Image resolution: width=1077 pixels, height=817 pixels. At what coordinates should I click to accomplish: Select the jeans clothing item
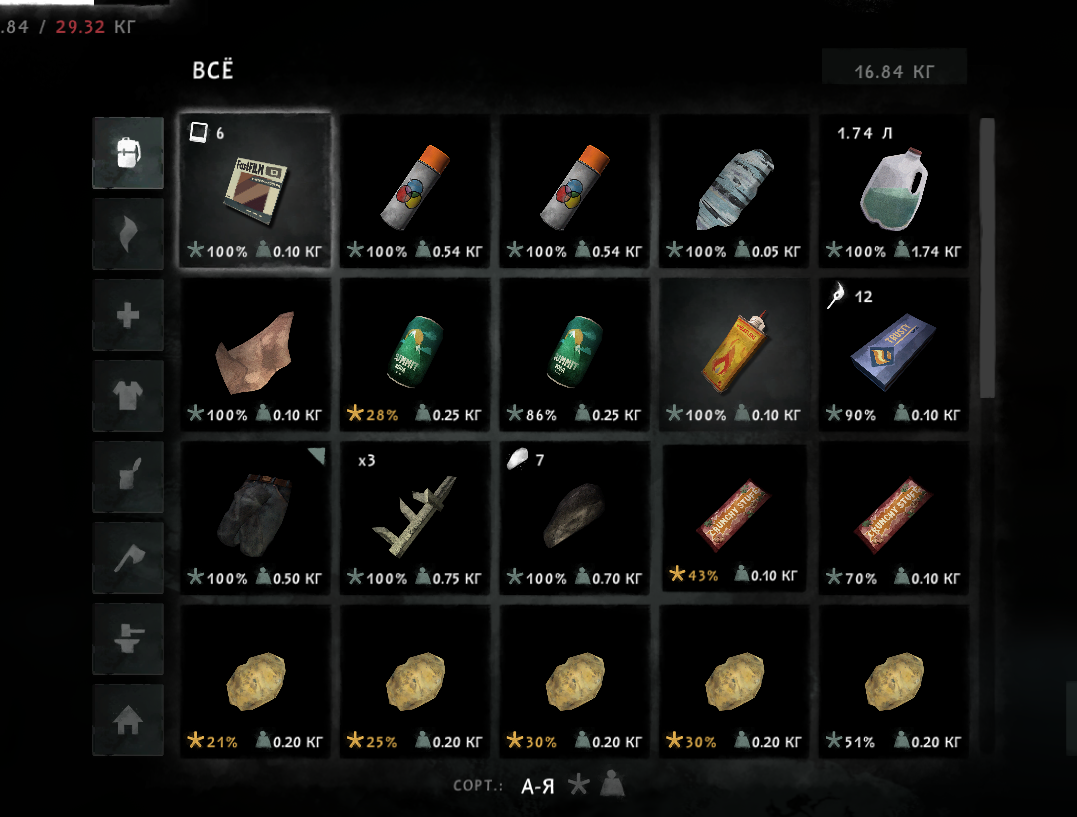(x=255, y=518)
